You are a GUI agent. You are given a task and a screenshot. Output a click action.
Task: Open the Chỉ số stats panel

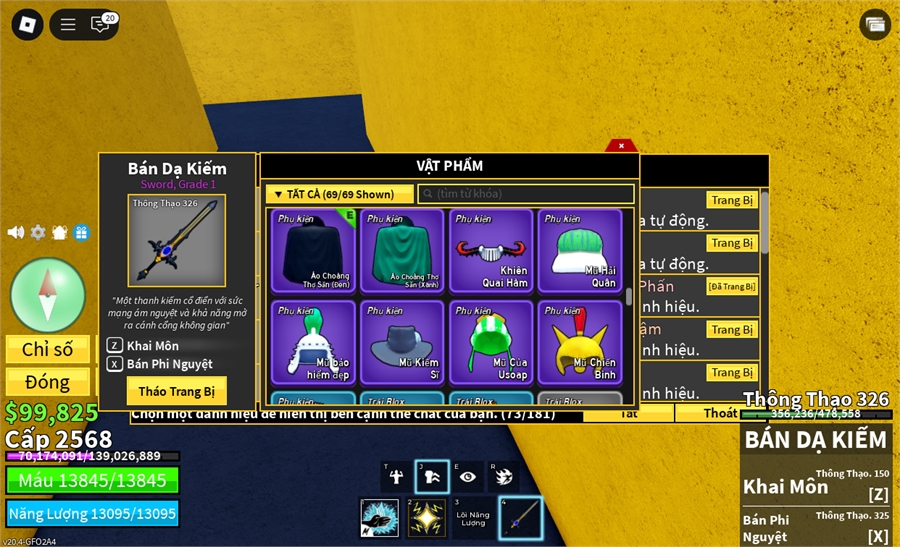48,349
